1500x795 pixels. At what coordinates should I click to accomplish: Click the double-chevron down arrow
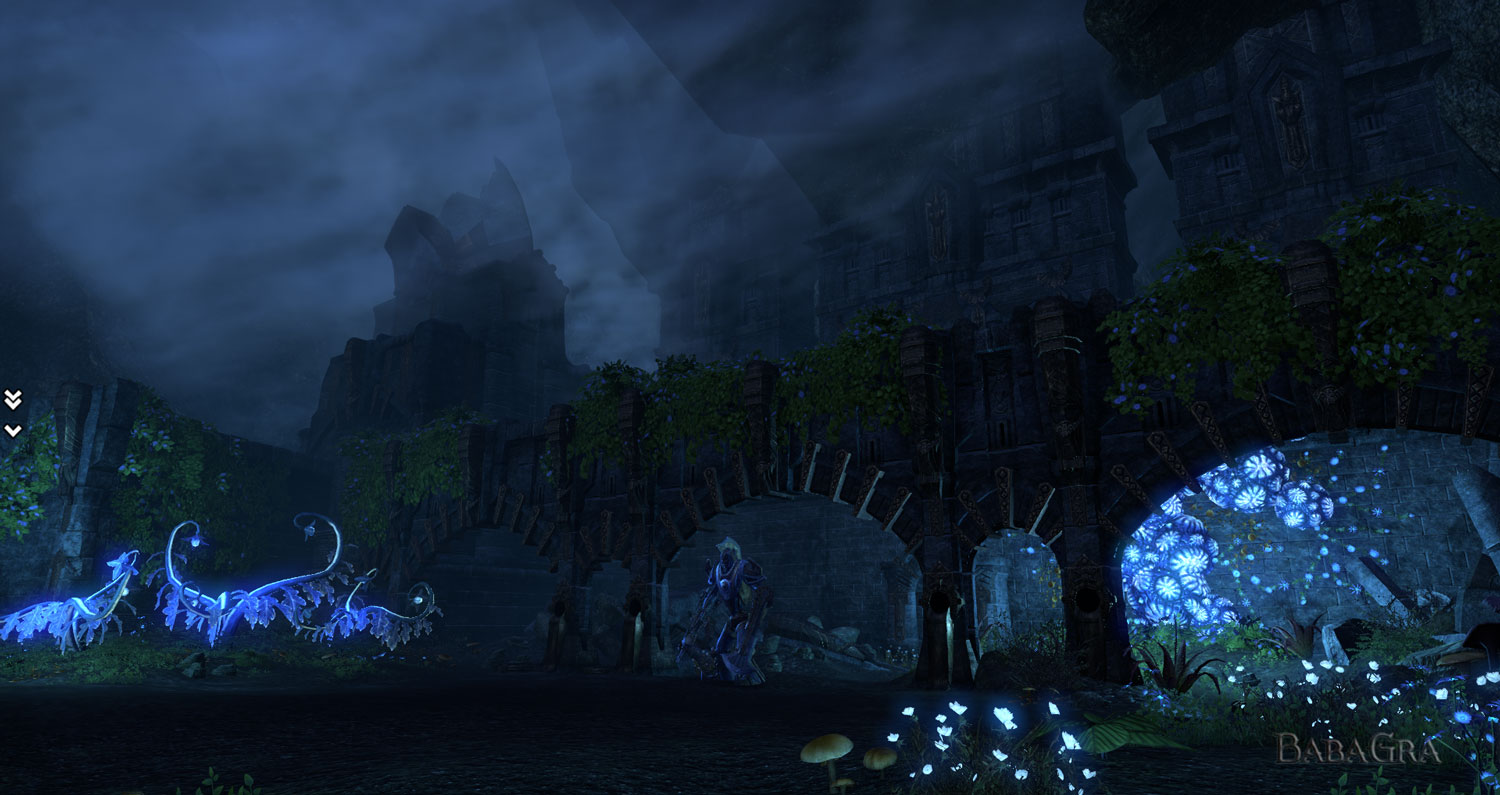[x=12, y=400]
